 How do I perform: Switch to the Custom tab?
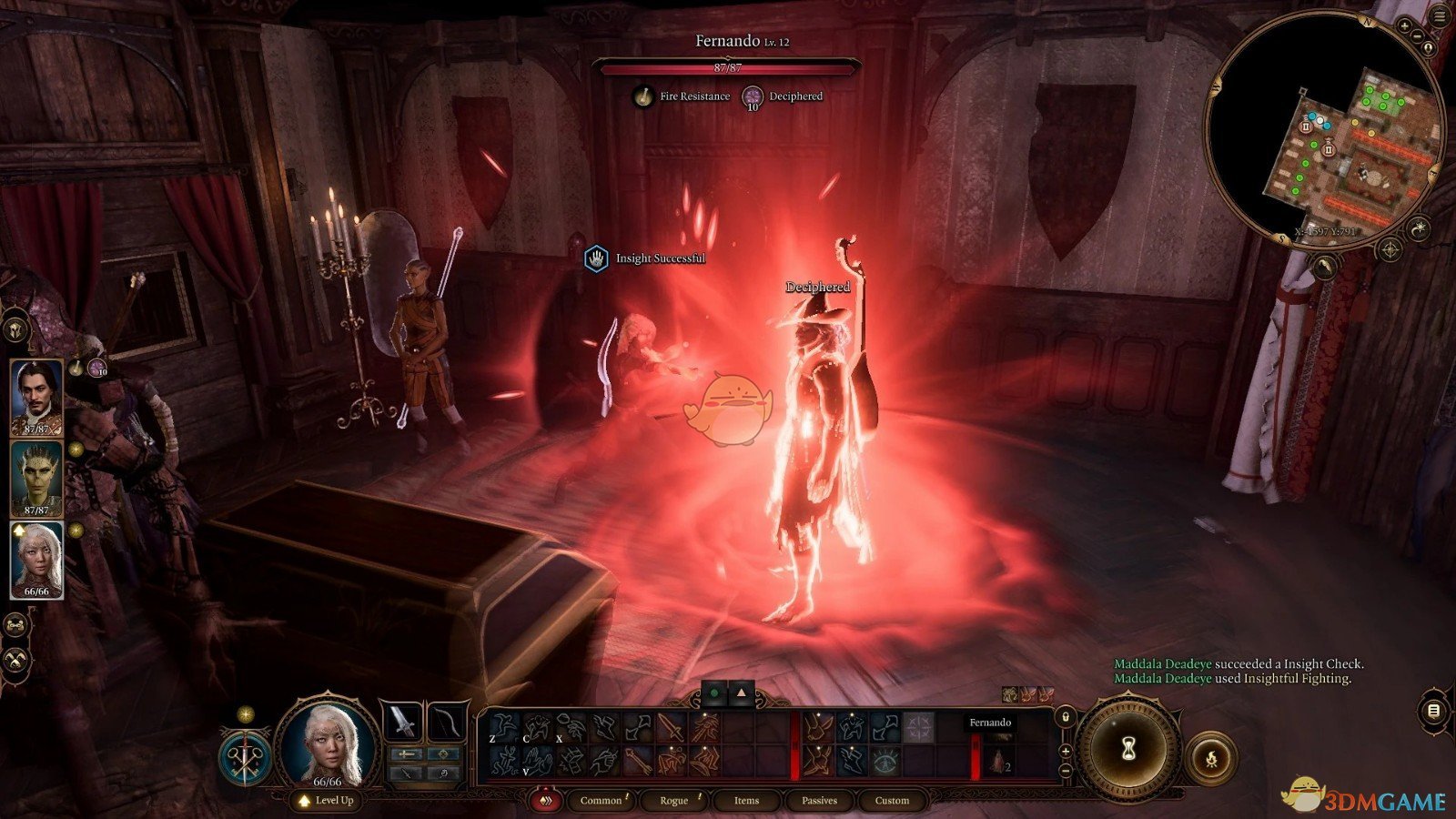point(892,801)
